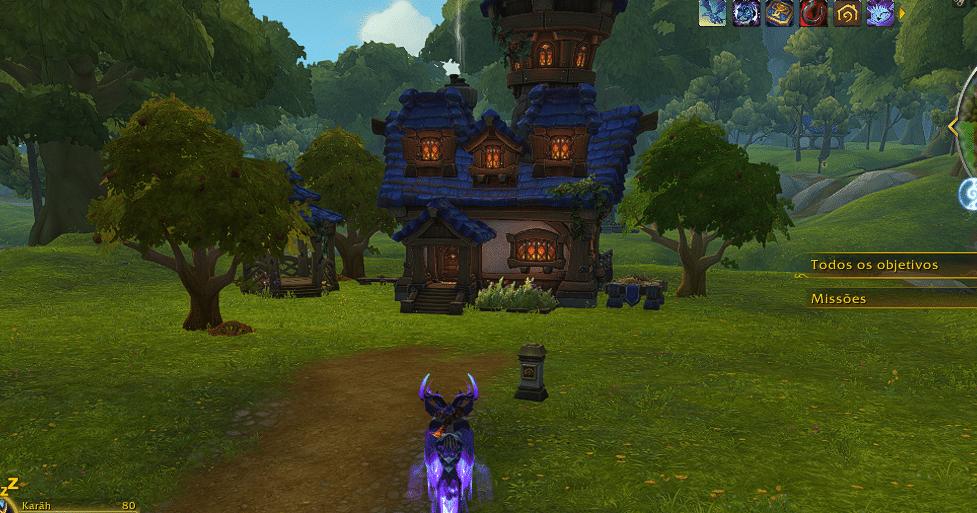Select the Karäh player unit frame

(x=72, y=505)
